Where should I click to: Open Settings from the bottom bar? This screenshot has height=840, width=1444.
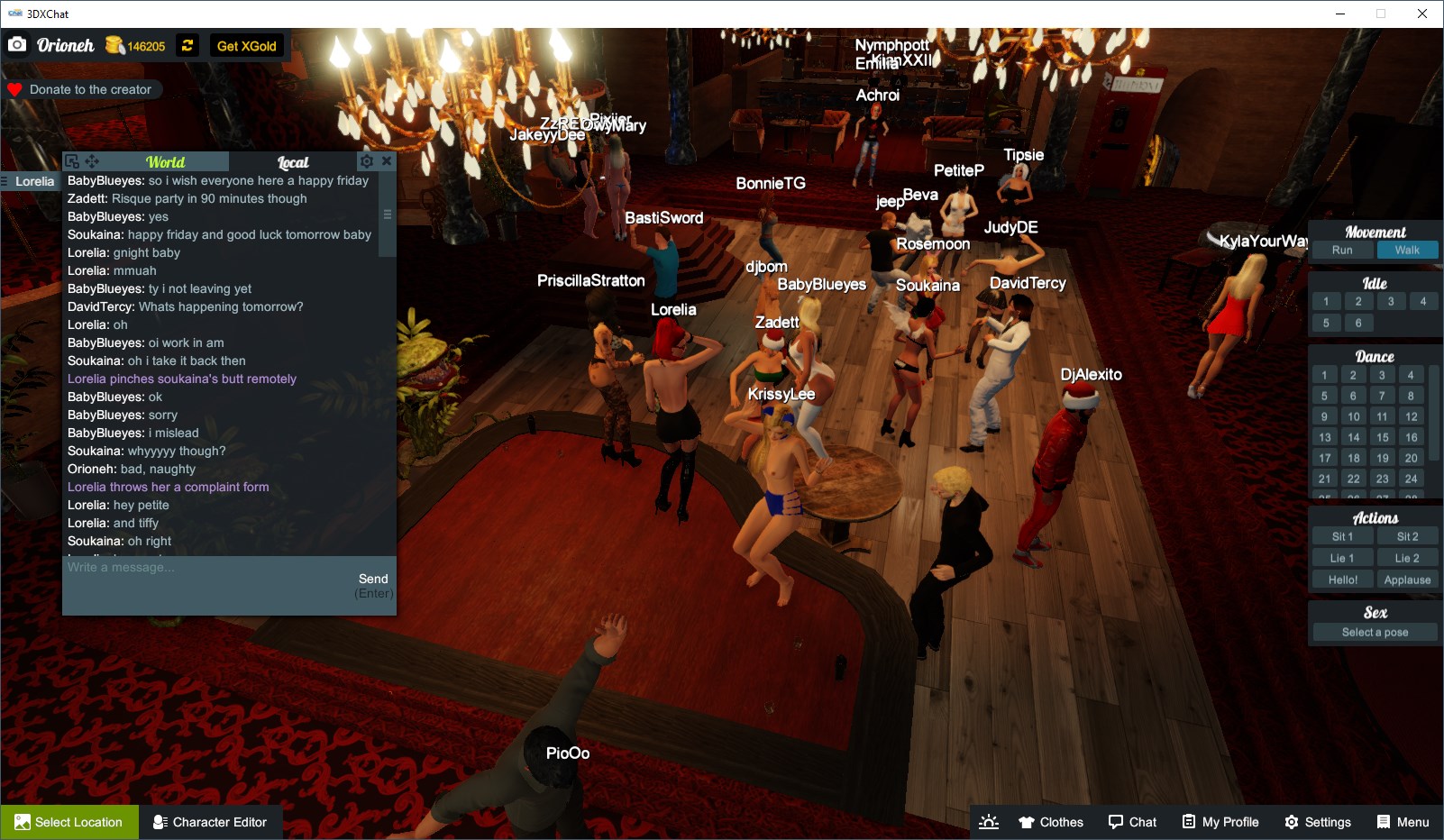1318,821
